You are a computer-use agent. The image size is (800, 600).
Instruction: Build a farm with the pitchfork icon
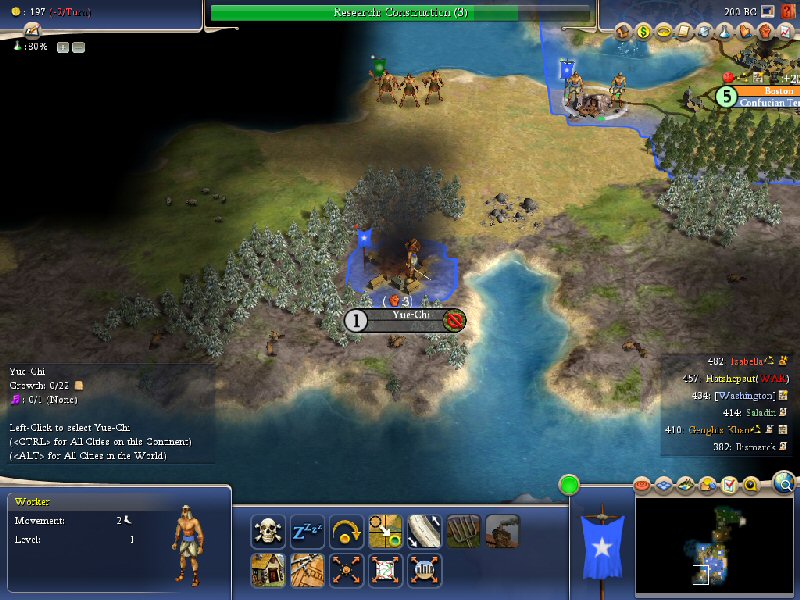pos(463,530)
